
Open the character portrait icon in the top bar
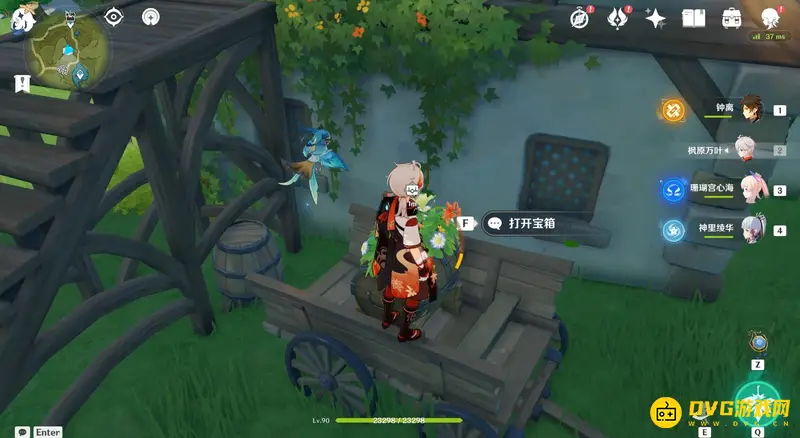(771, 18)
